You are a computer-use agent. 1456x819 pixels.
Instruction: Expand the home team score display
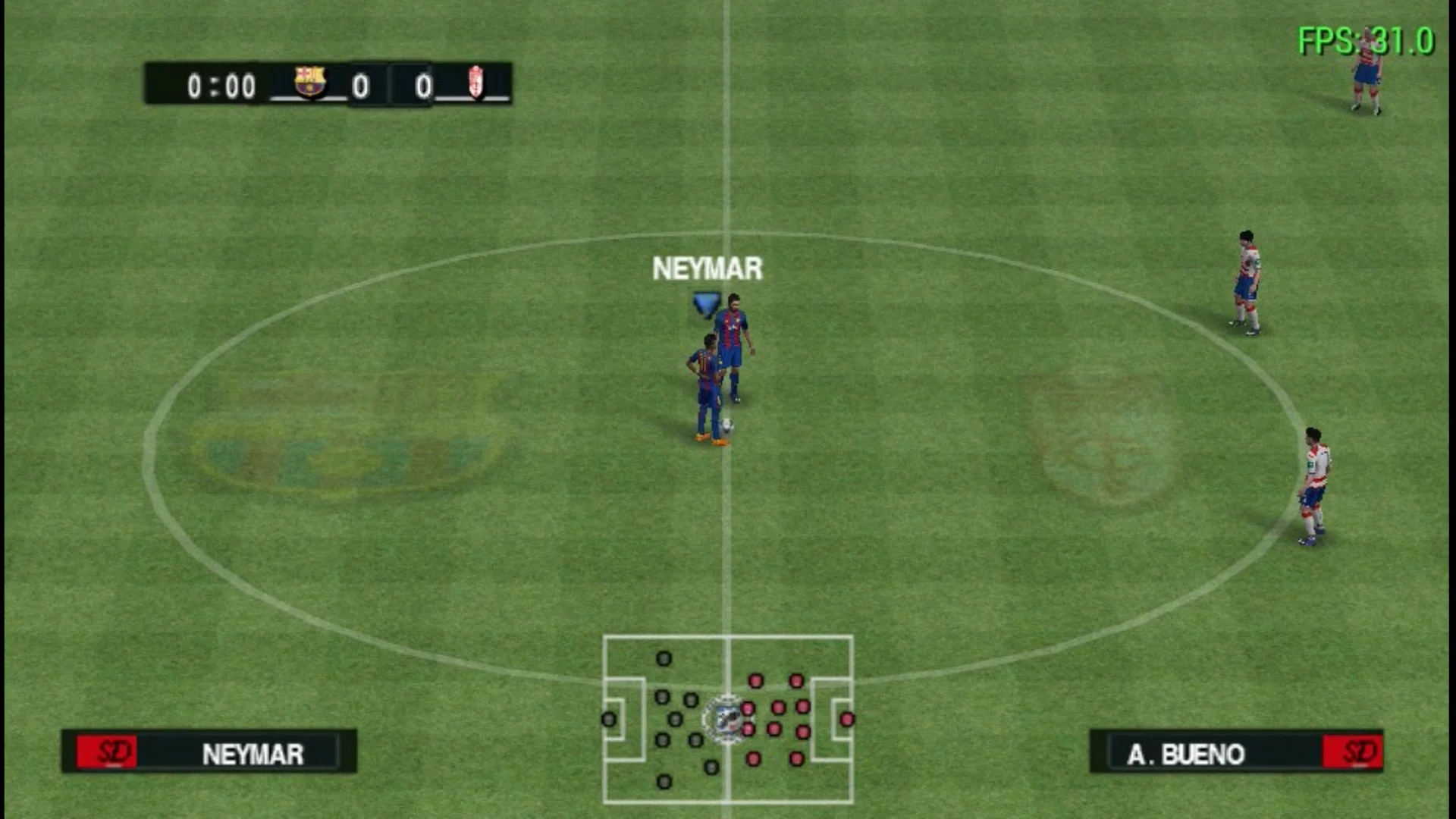[x=360, y=86]
